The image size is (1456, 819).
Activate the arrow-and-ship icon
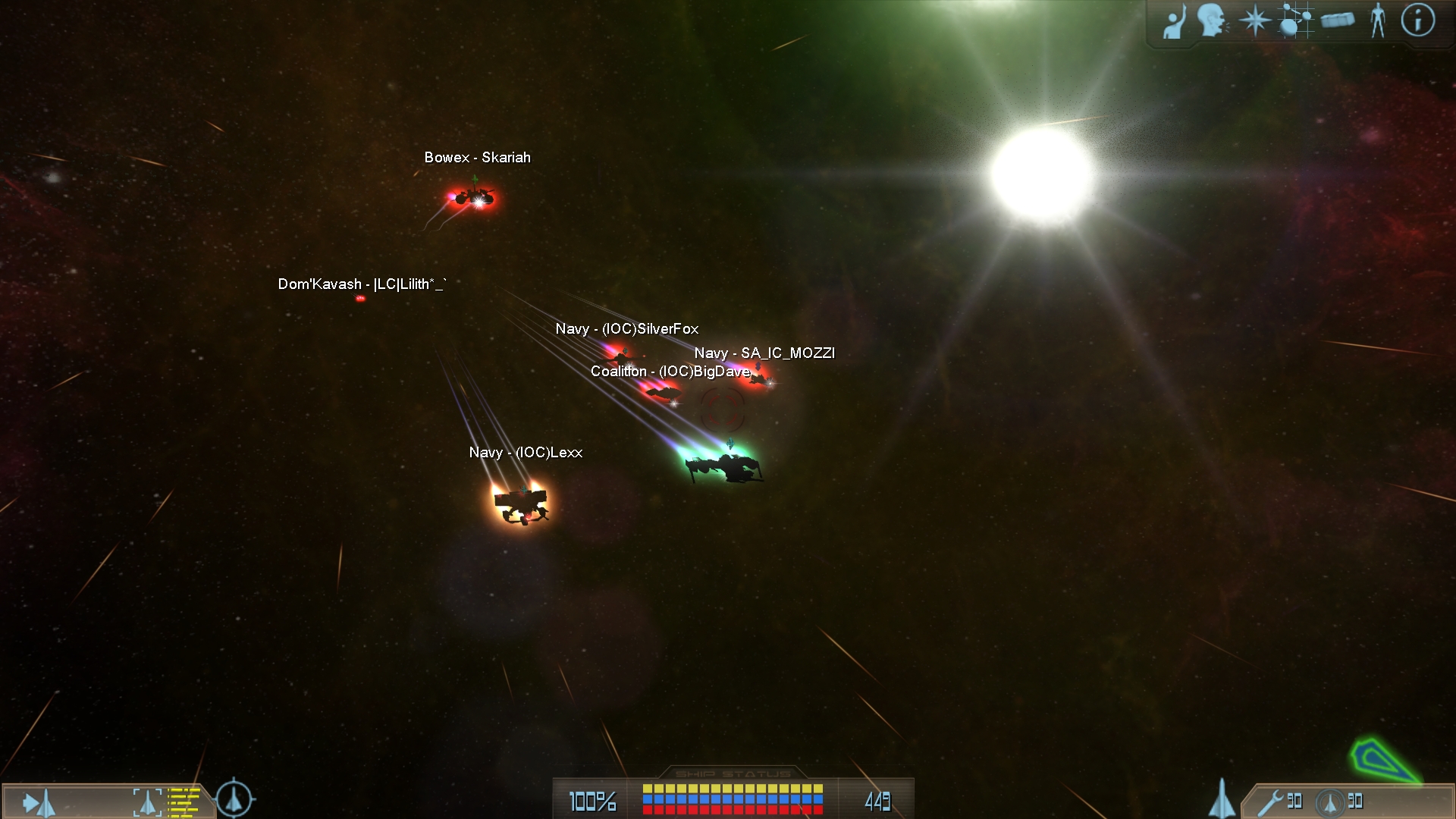[x=39, y=802]
